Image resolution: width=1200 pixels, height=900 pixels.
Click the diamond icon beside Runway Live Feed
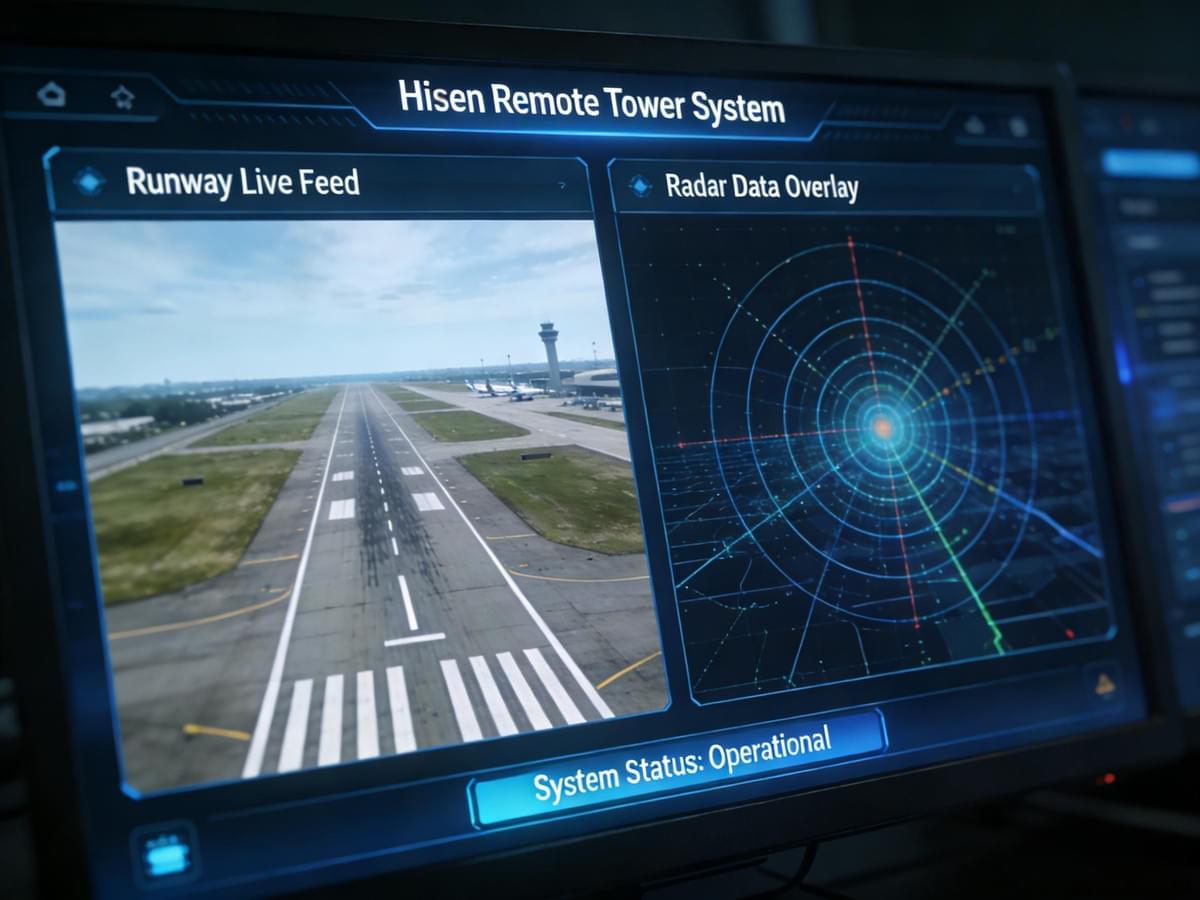click(89, 181)
